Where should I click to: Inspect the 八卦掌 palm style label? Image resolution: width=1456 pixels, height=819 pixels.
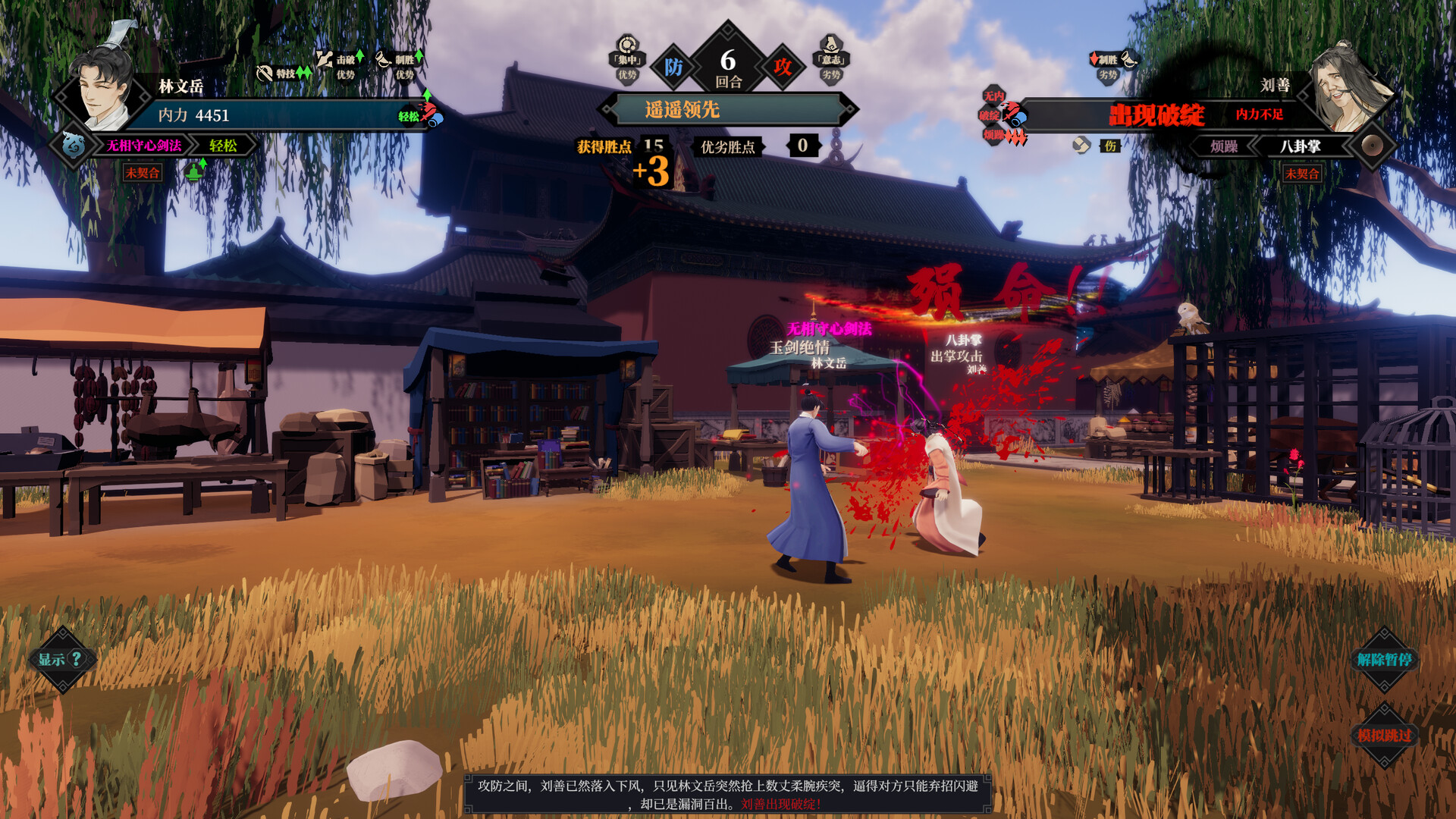[1300, 146]
